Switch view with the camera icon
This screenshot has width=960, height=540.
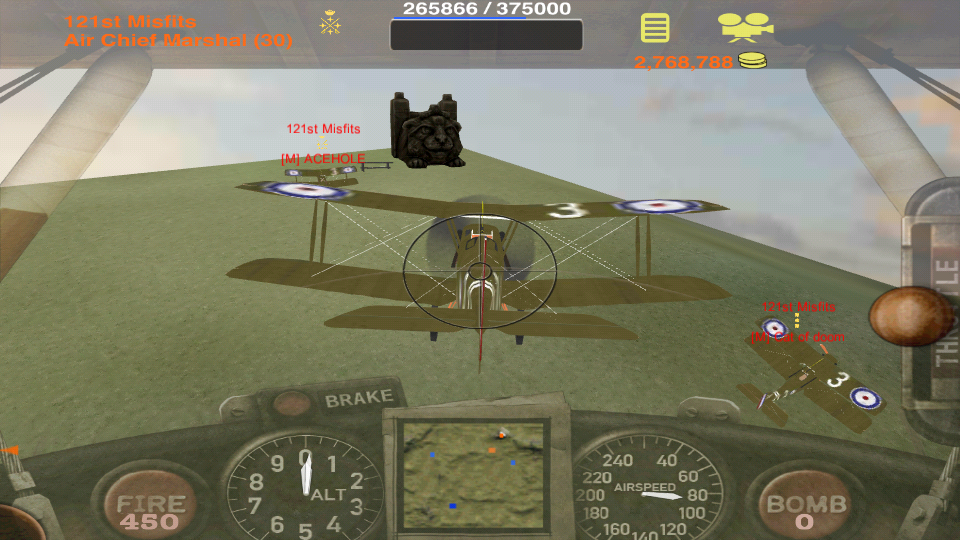click(745, 26)
